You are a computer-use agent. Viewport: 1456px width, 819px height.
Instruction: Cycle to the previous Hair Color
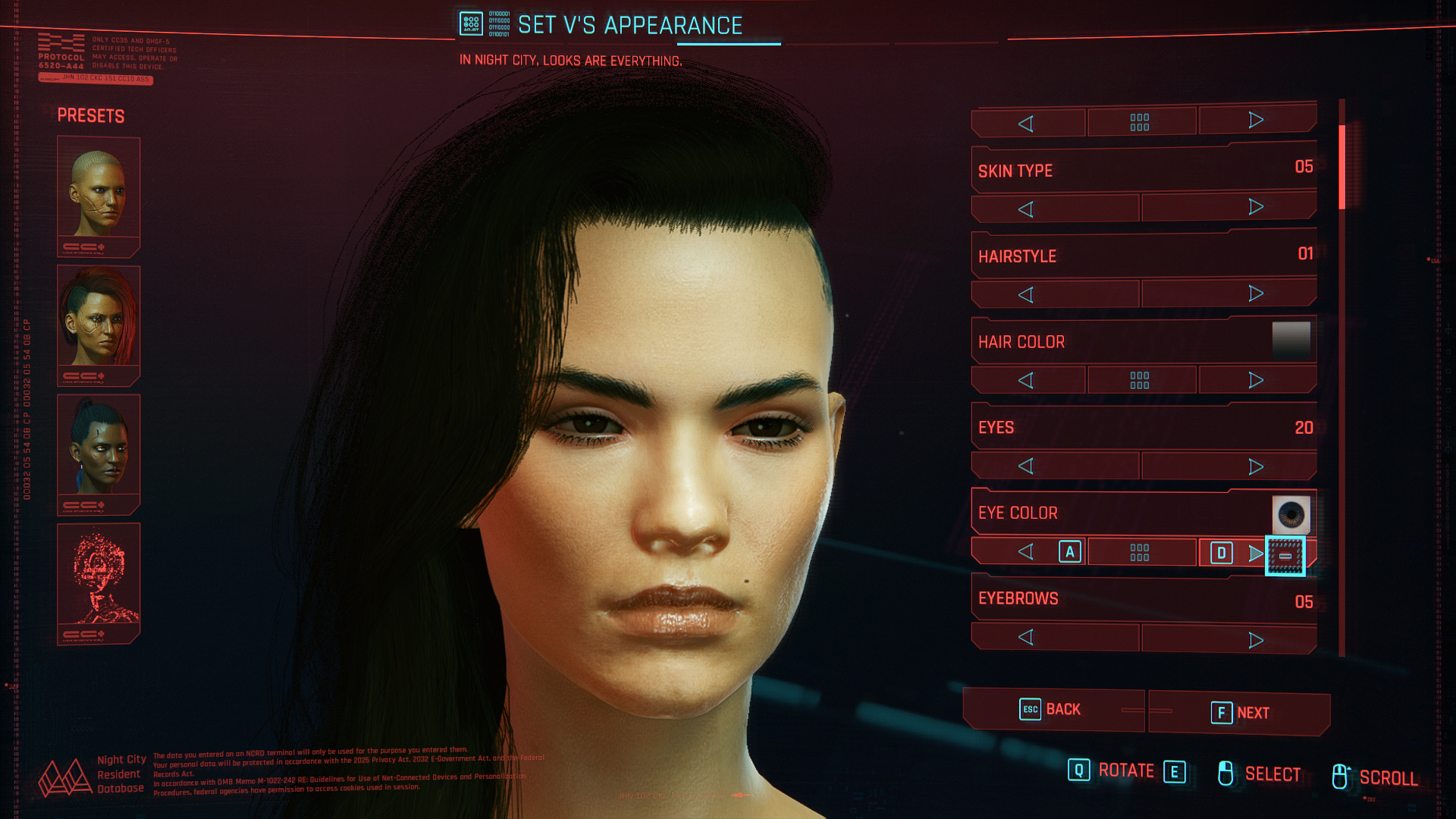(x=1026, y=381)
